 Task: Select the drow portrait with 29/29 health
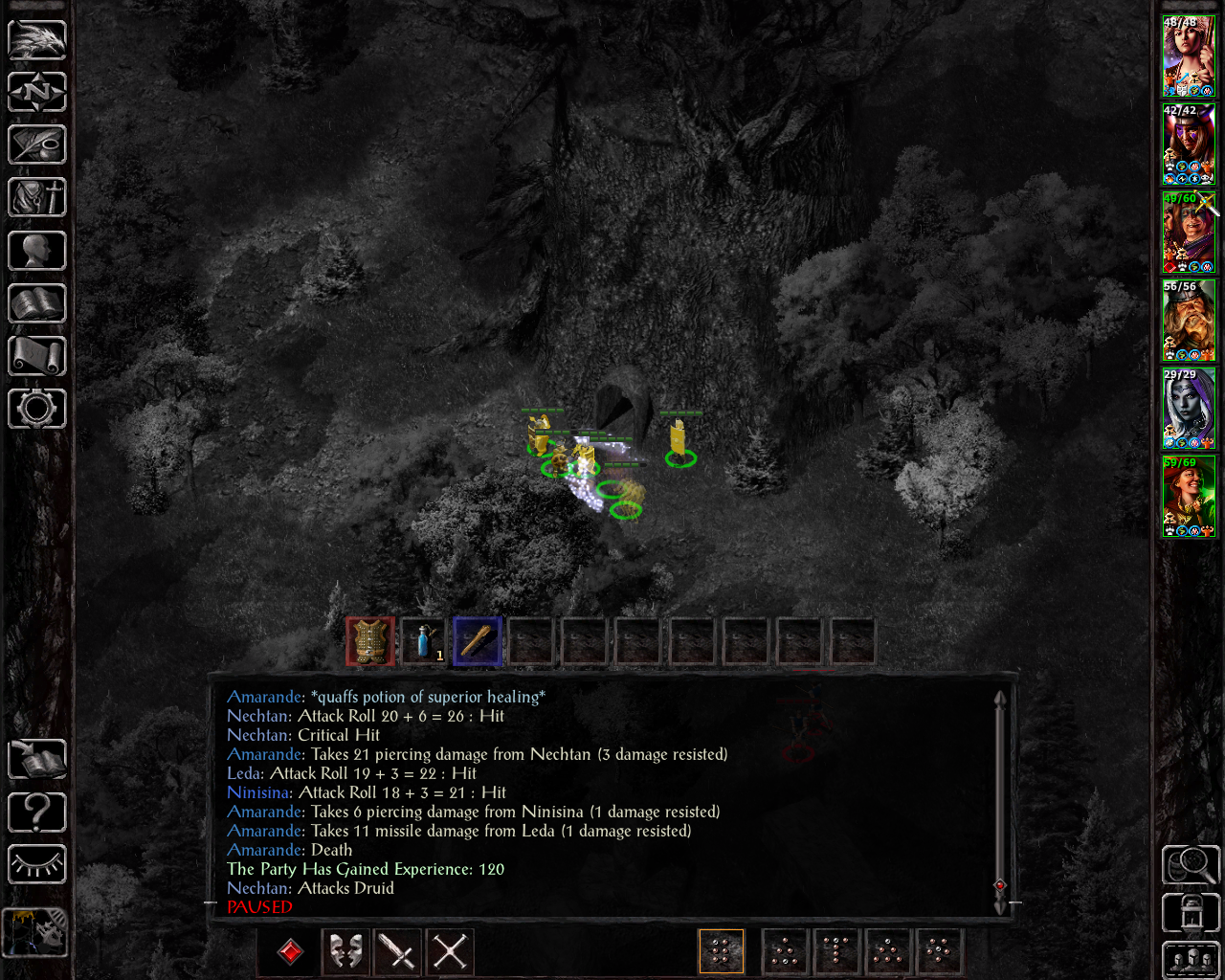pyautogui.click(x=1189, y=409)
